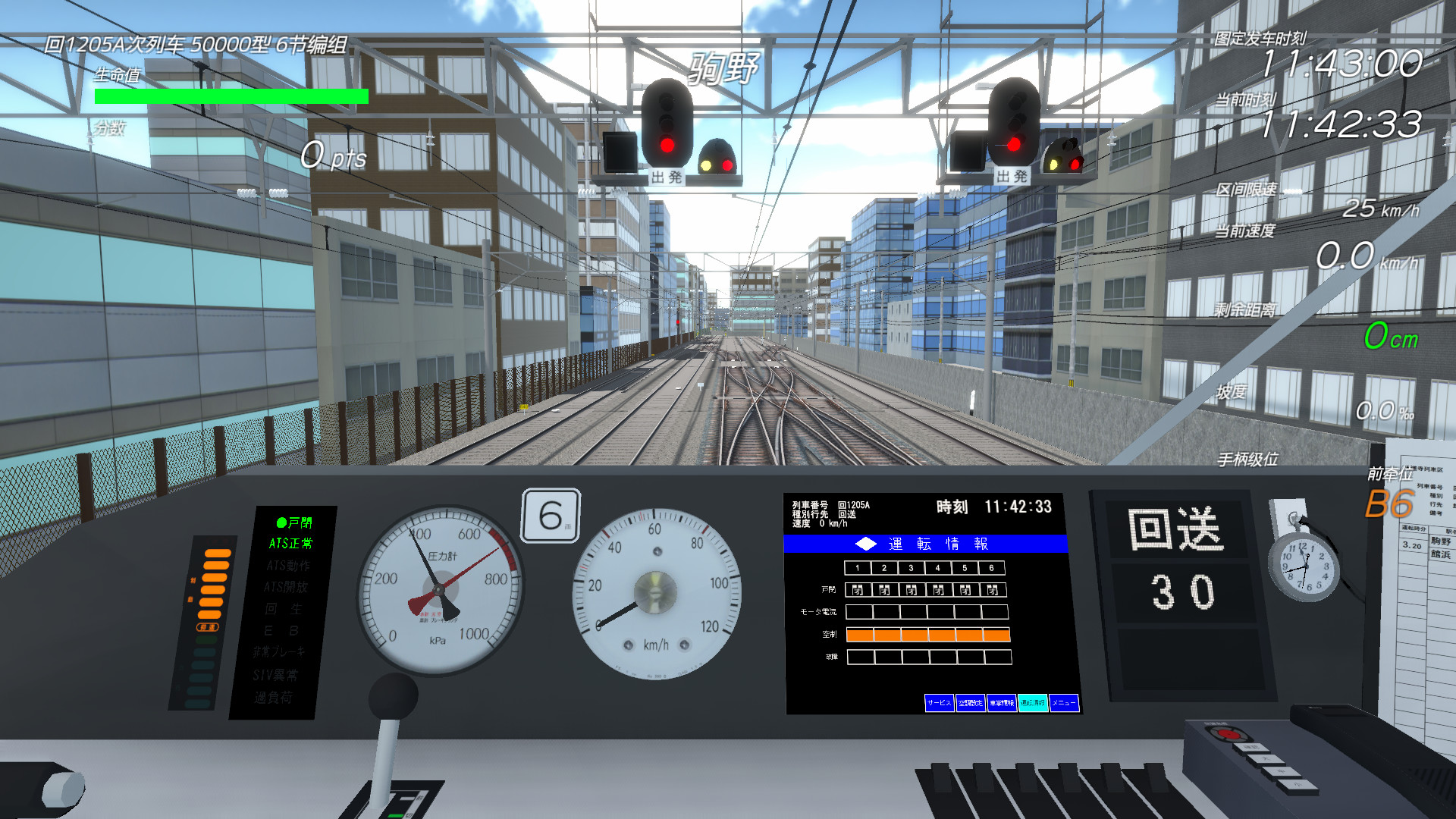Open the メニュー button on the monitor
Screen dimensions: 1456x819
[x=1064, y=703]
